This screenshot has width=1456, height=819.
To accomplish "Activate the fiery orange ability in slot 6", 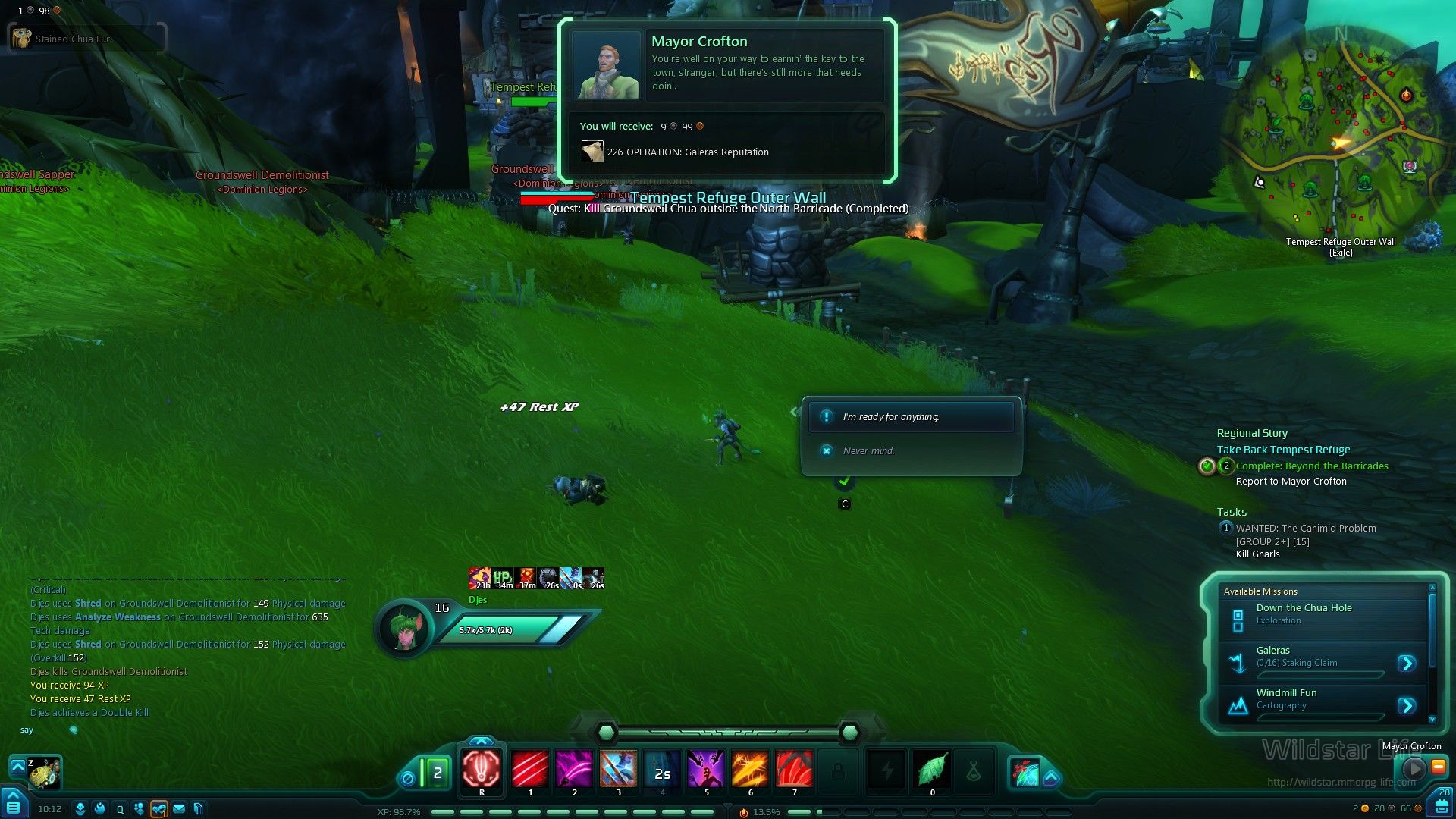I will pos(750,769).
